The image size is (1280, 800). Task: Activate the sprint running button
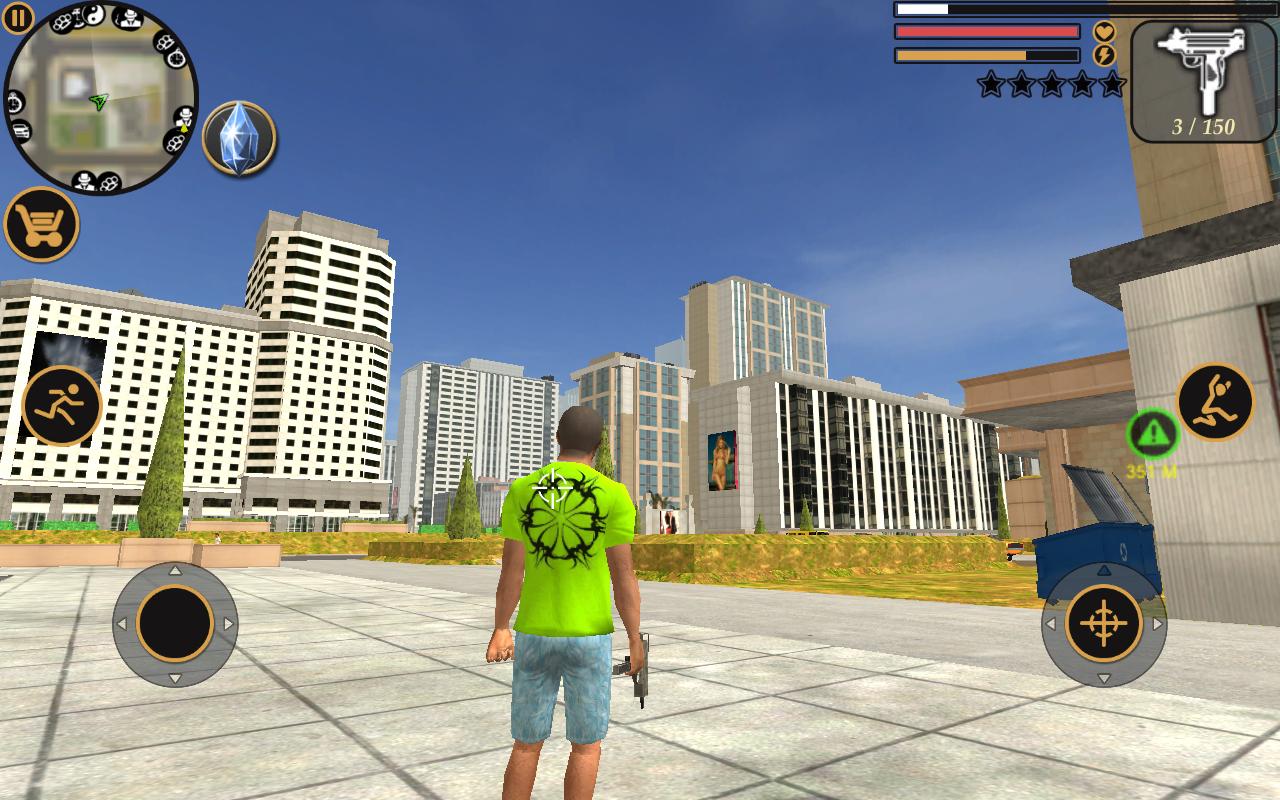[x=62, y=405]
